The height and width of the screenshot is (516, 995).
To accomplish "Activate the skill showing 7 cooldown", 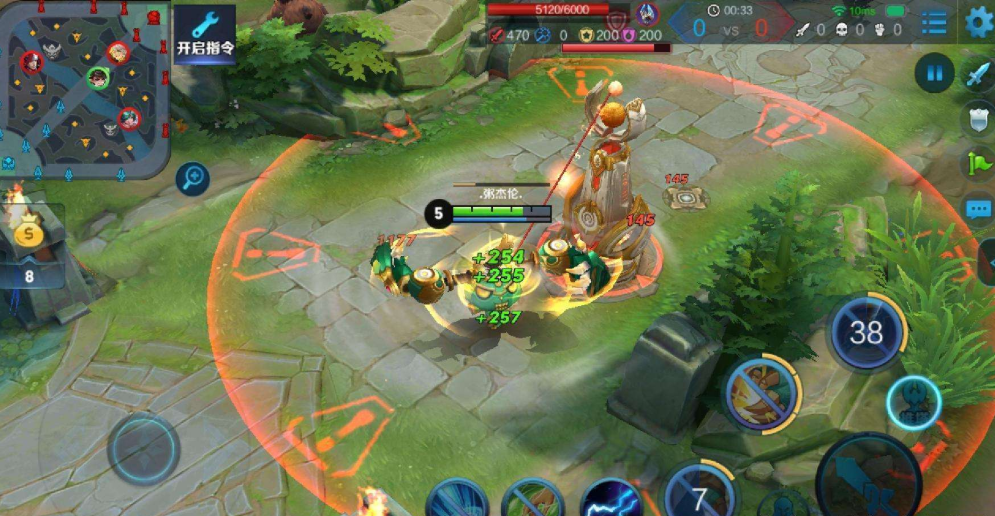I will [699, 496].
